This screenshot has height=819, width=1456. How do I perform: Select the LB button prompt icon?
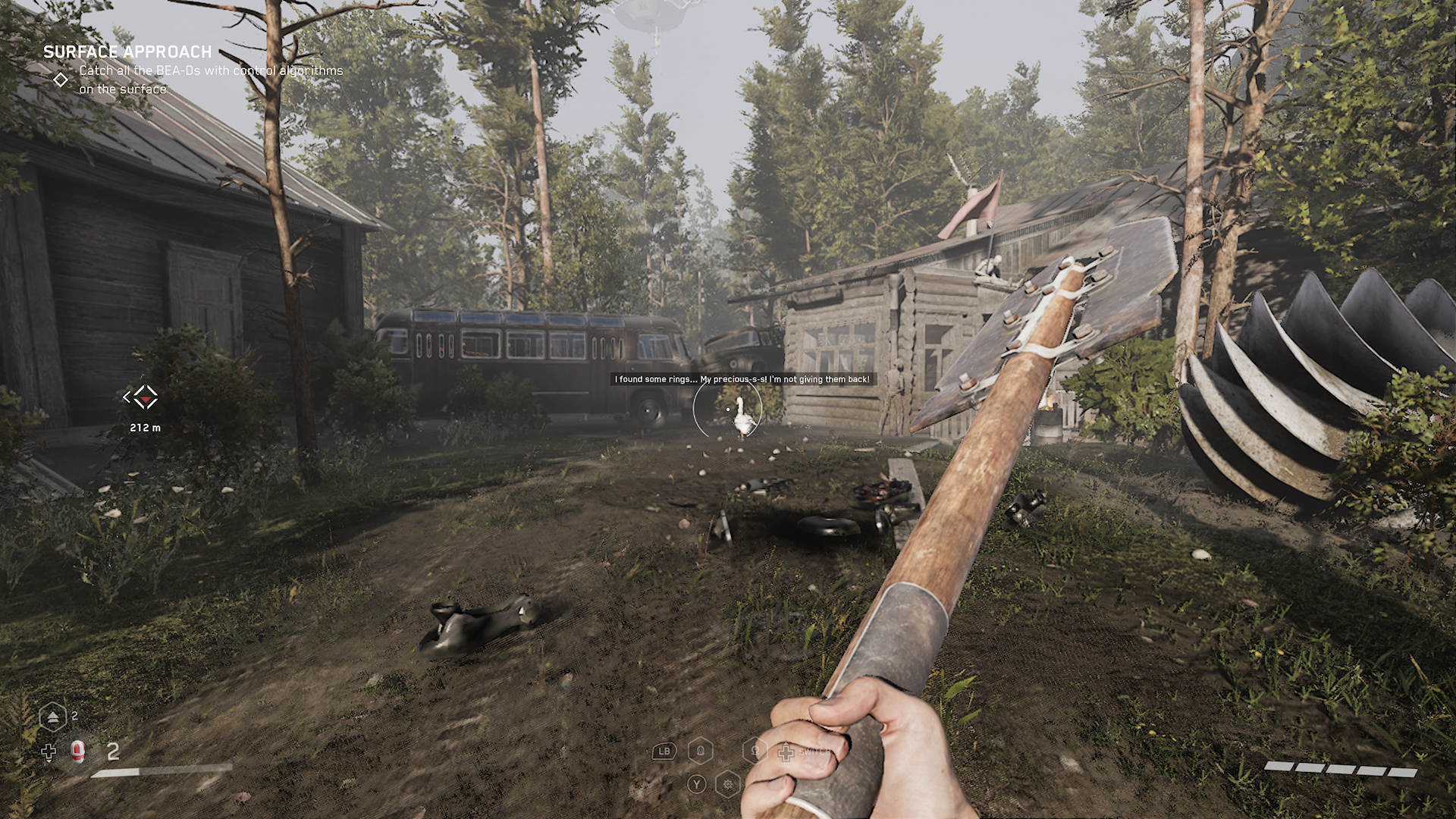click(664, 752)
